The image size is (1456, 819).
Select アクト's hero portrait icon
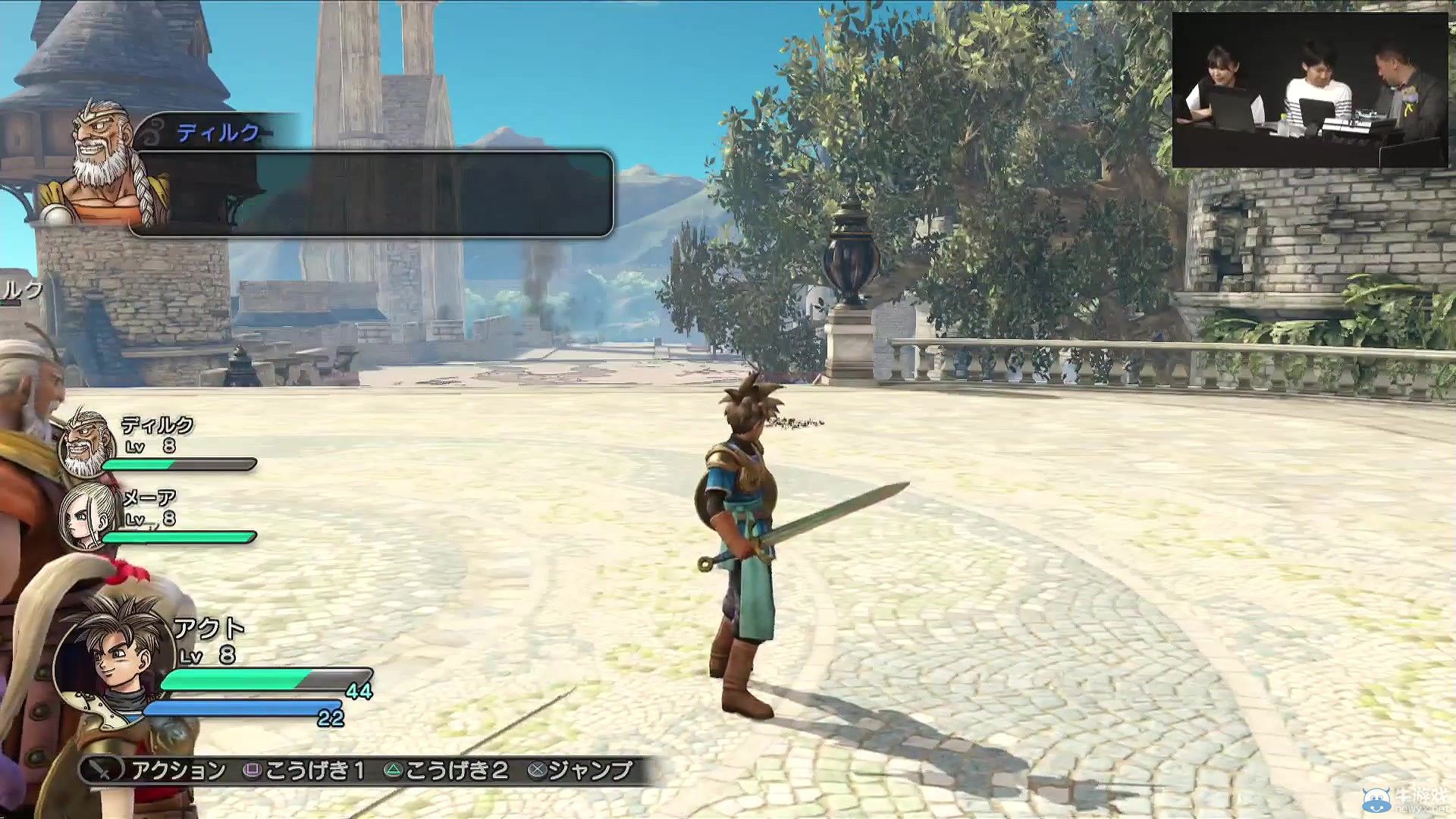tap(114, 660)
